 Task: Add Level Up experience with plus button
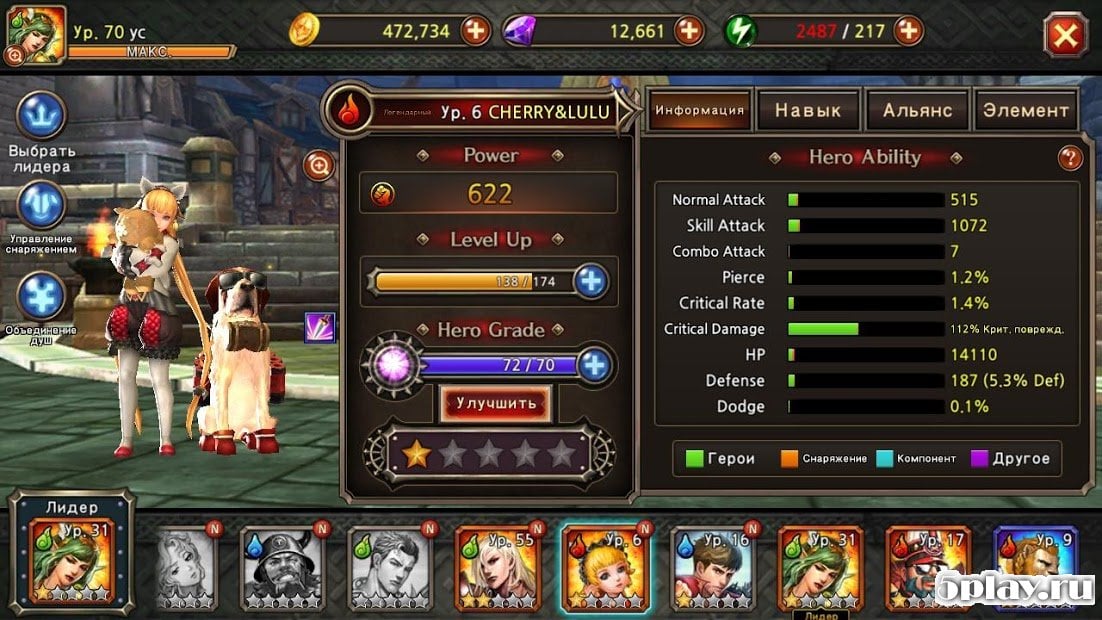(592, 281)
